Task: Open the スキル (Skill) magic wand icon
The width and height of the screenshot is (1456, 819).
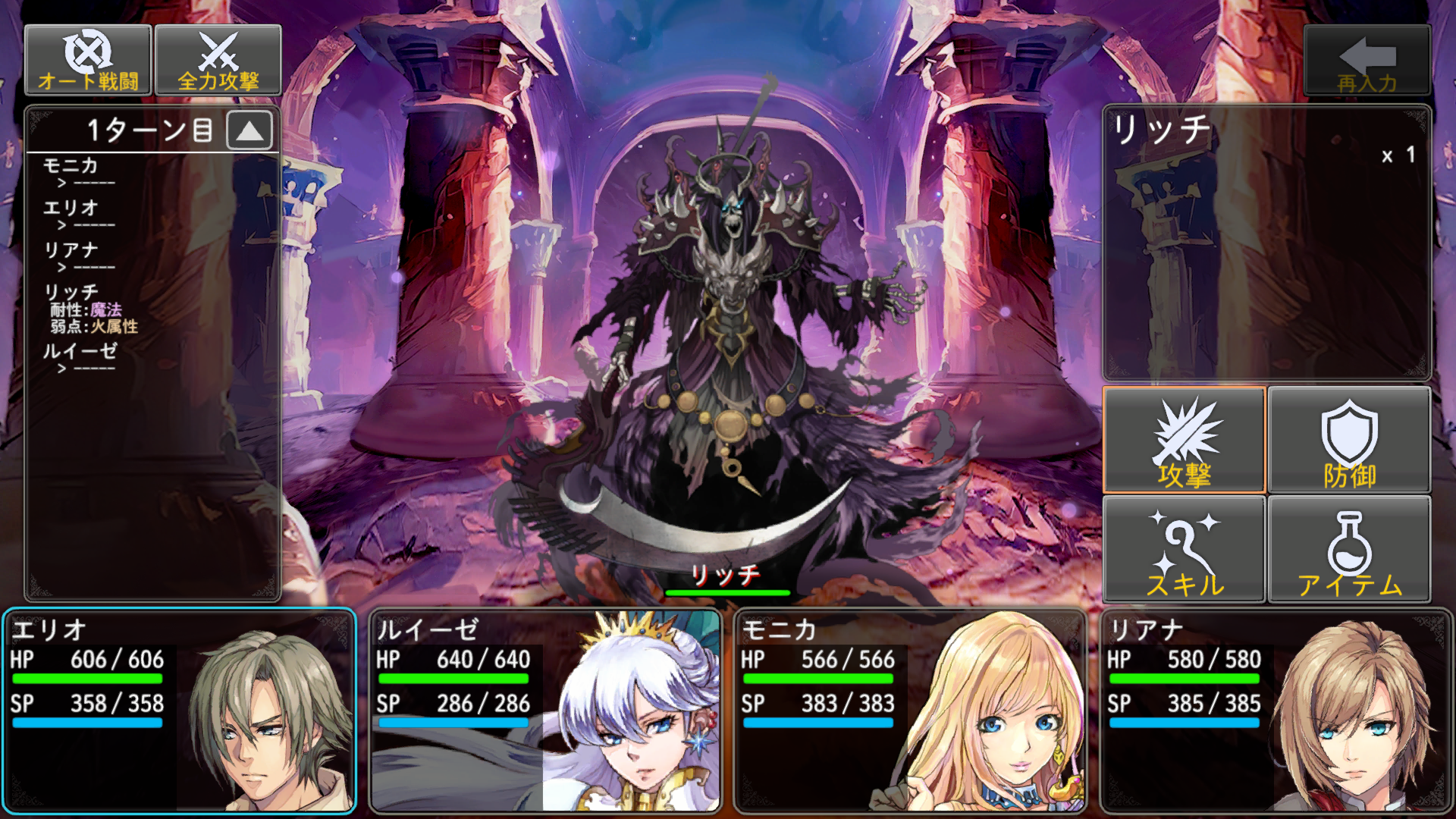Action: pos(1184,548)
